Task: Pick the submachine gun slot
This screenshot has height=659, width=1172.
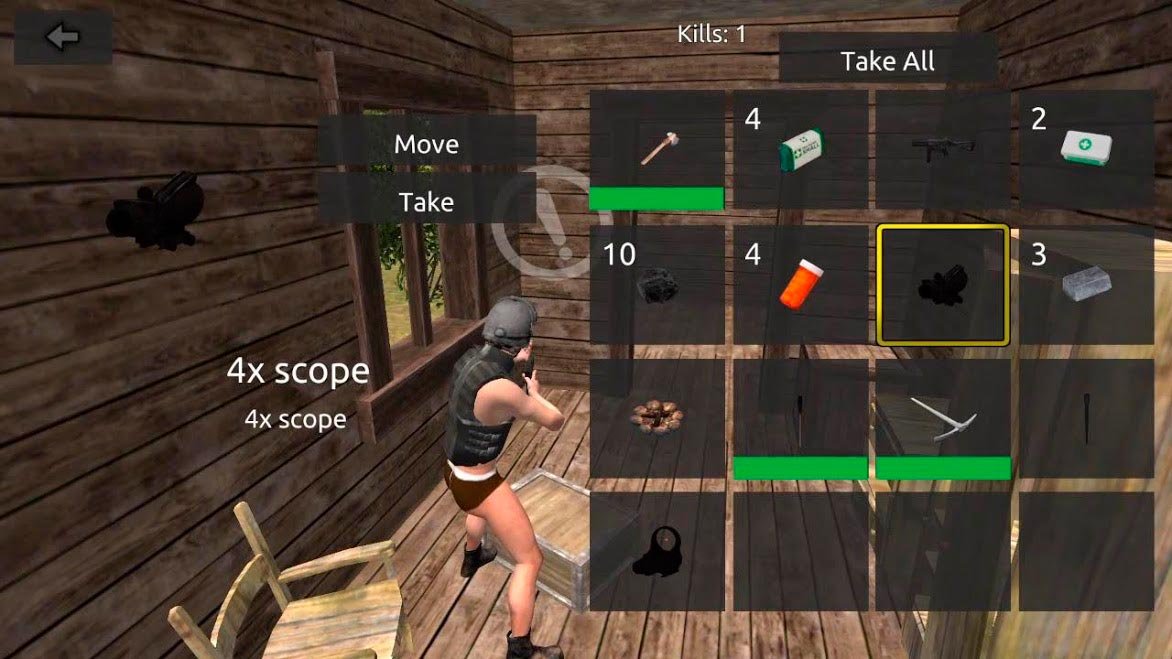Action: (x=943, y=150)
